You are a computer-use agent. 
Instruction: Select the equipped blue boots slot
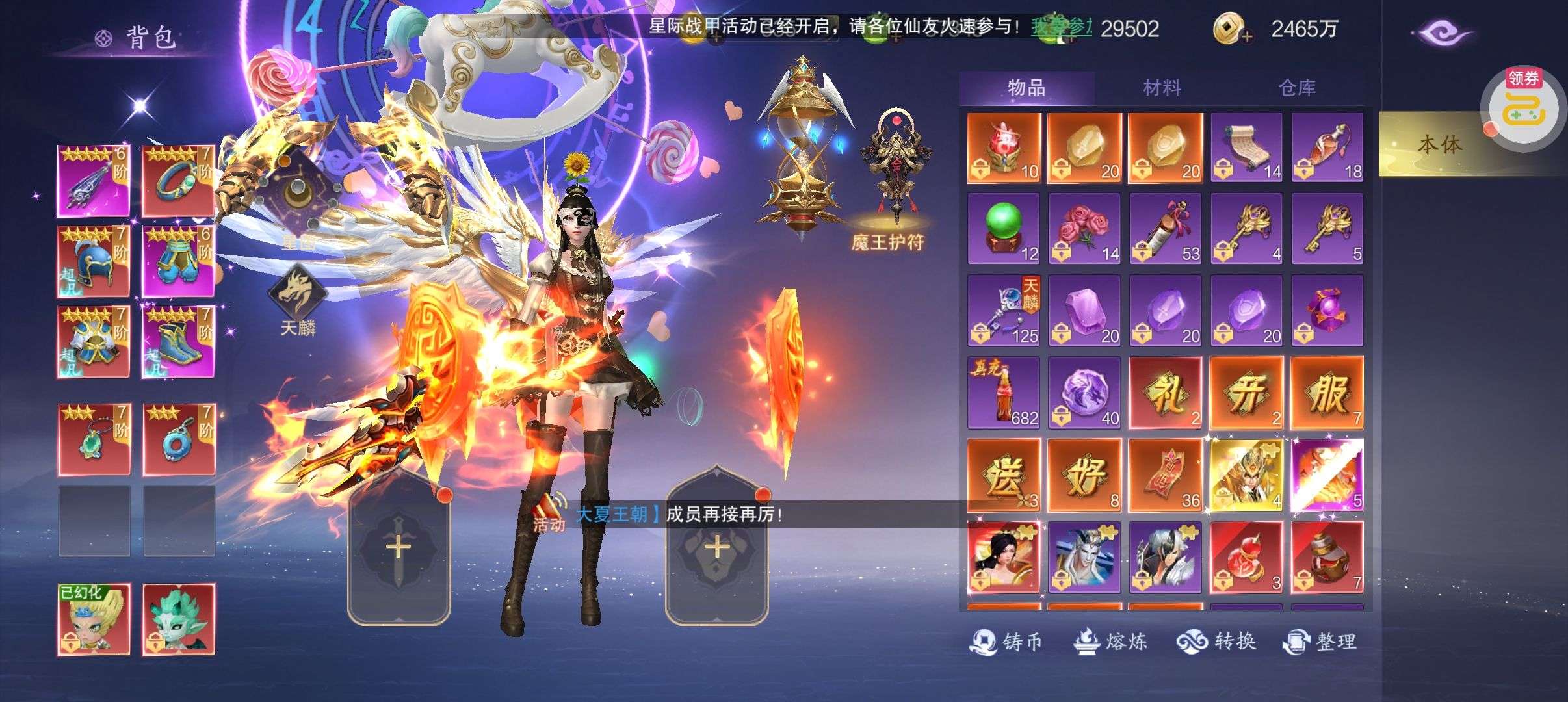point(178,343)
